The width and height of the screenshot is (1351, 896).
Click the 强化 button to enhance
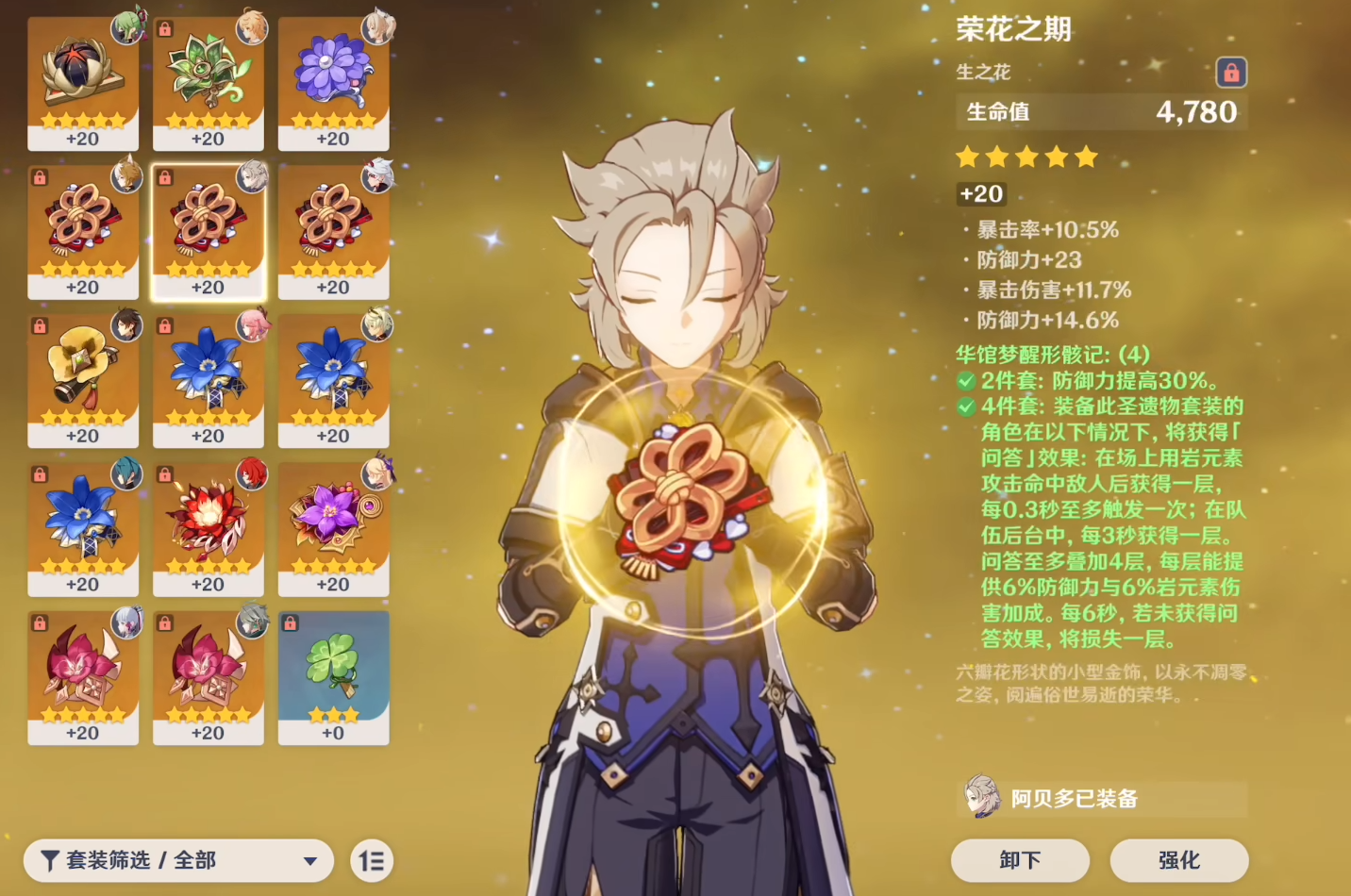point(1179,860)
